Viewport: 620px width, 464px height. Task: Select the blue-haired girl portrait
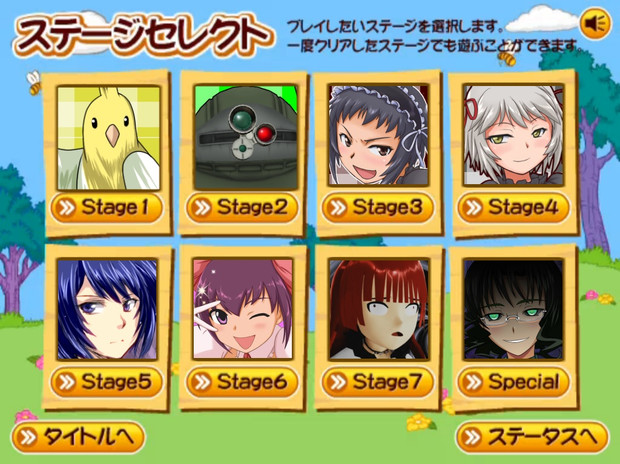(x=106, y=309)
